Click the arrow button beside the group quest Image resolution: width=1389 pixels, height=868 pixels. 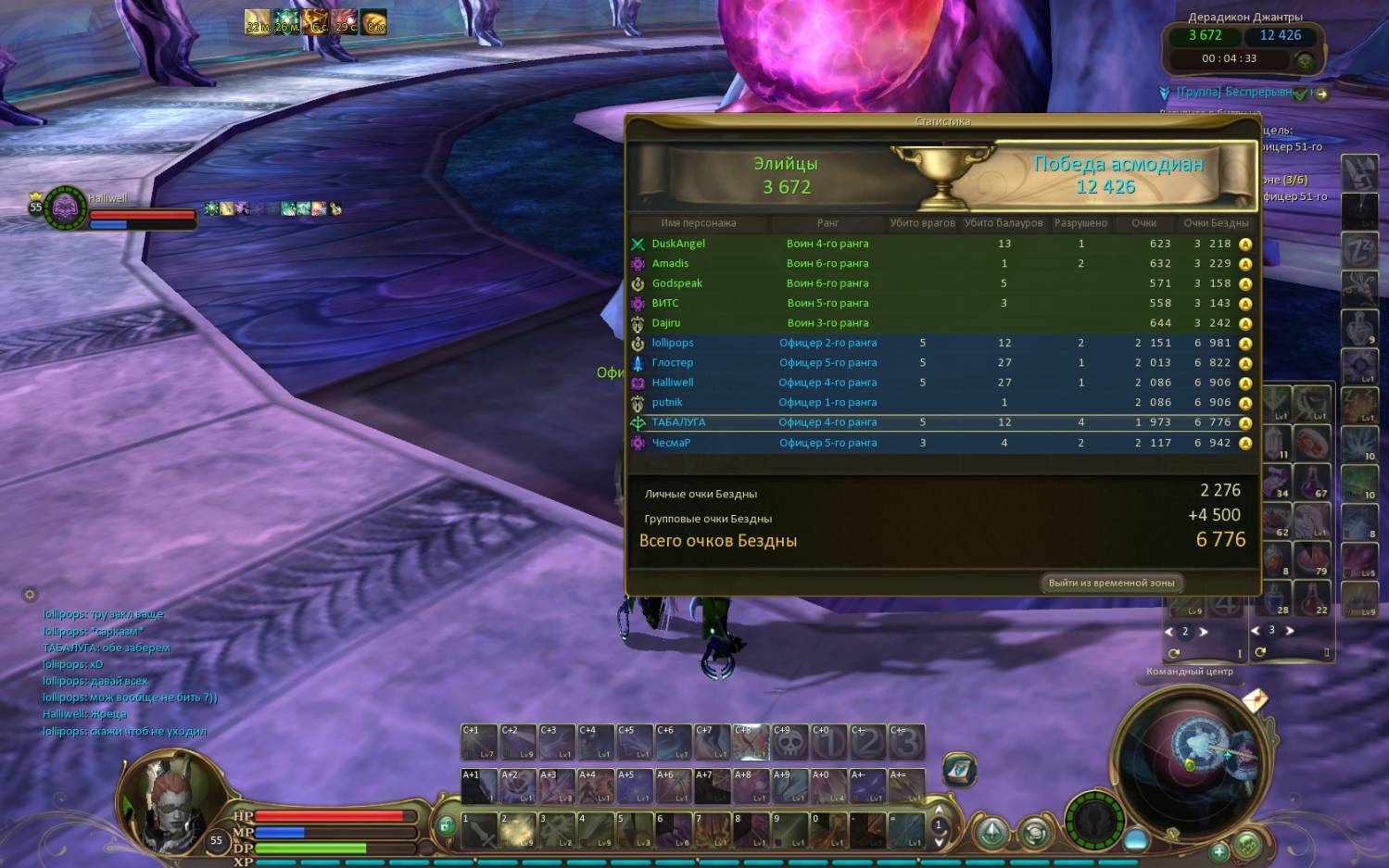coord(1321,94)
